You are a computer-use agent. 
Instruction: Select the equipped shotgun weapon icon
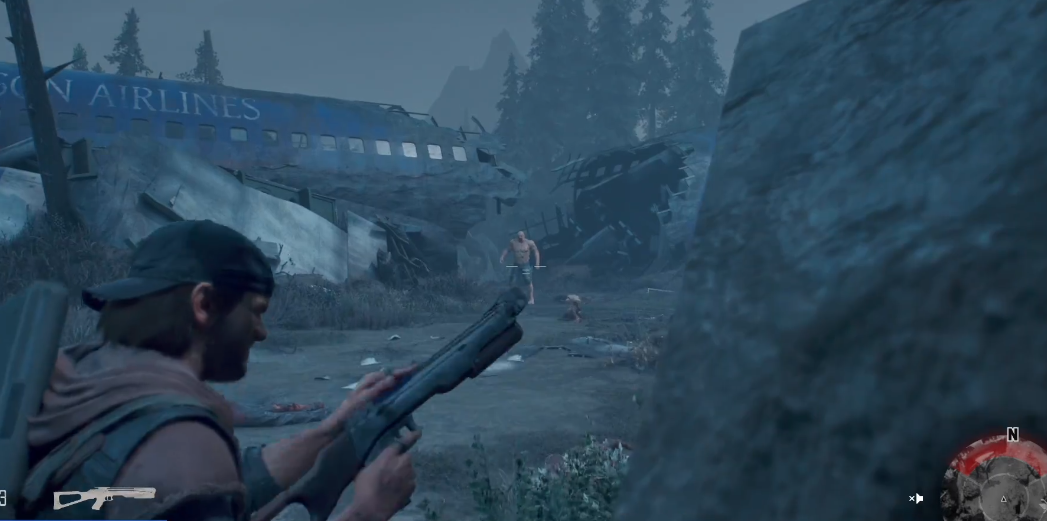104,496
